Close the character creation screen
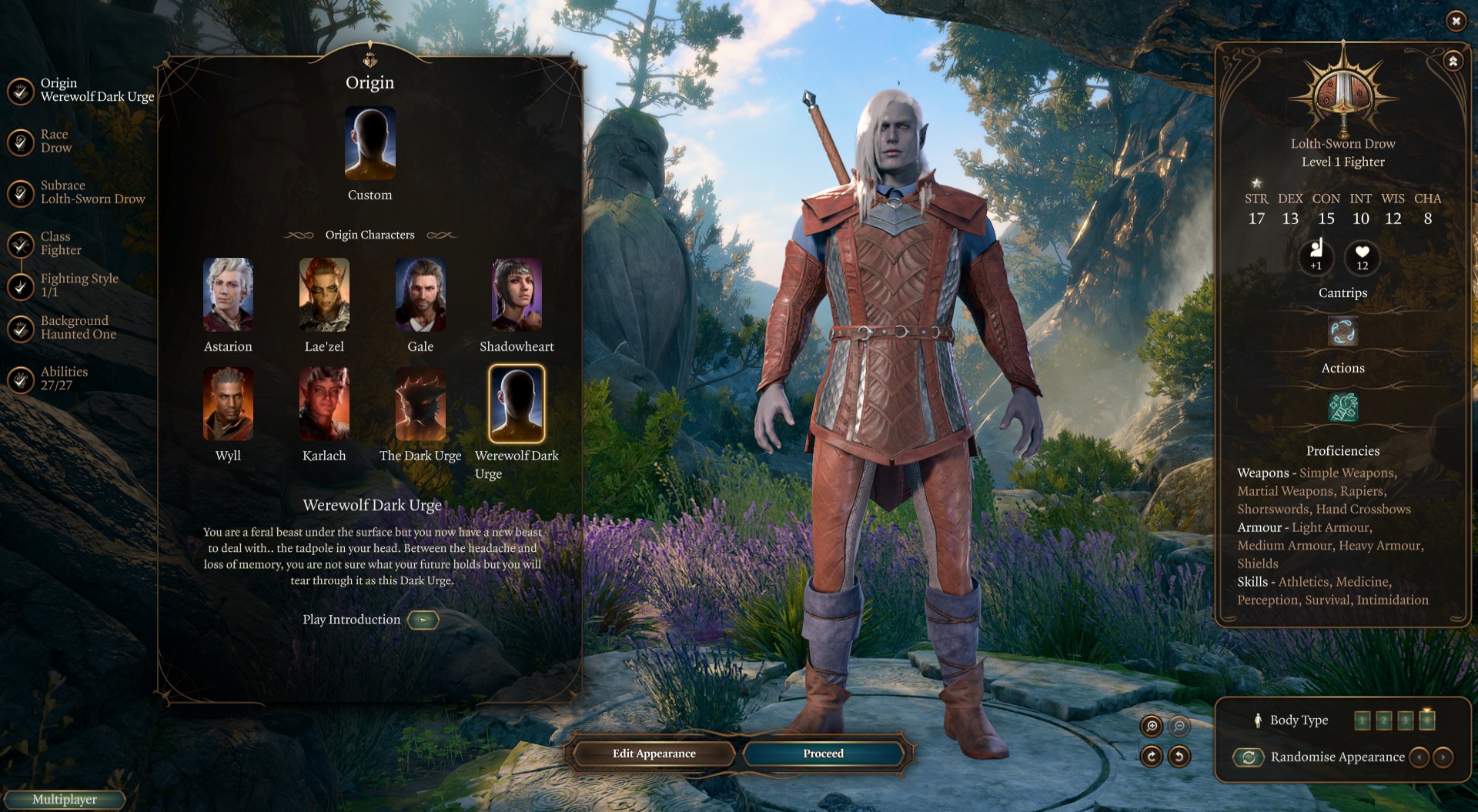This screenshot has height=812, width=1478. 1456,21
